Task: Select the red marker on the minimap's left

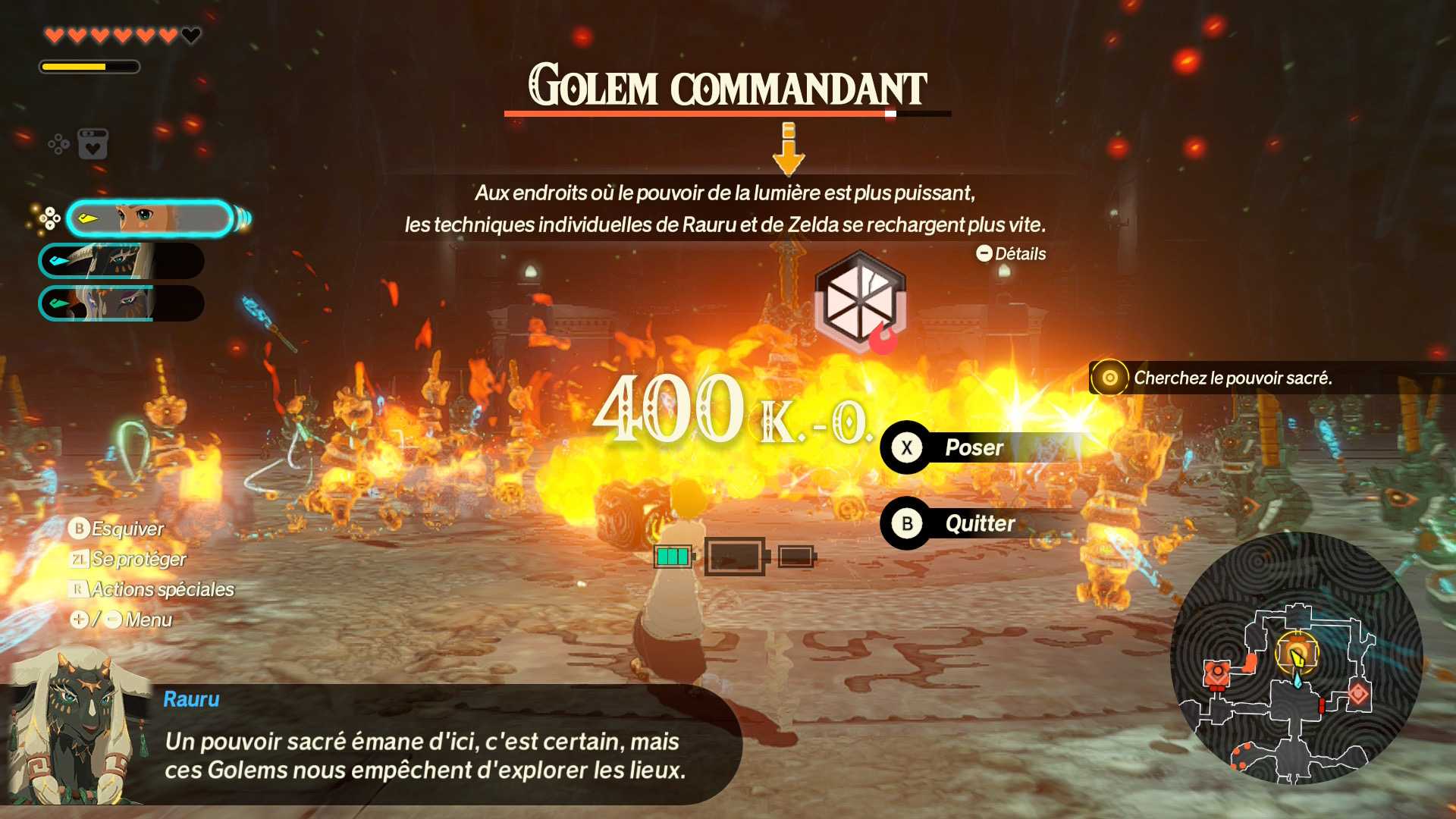Action: 1217,673
